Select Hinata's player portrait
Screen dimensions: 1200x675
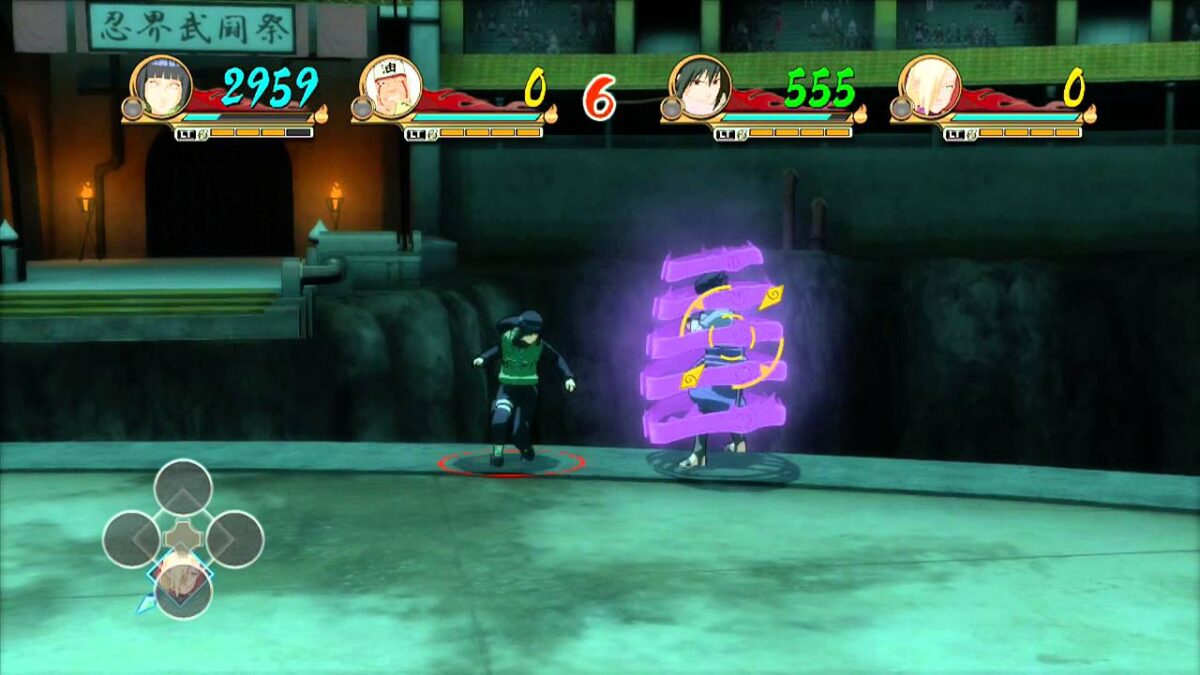click(160, 86)
